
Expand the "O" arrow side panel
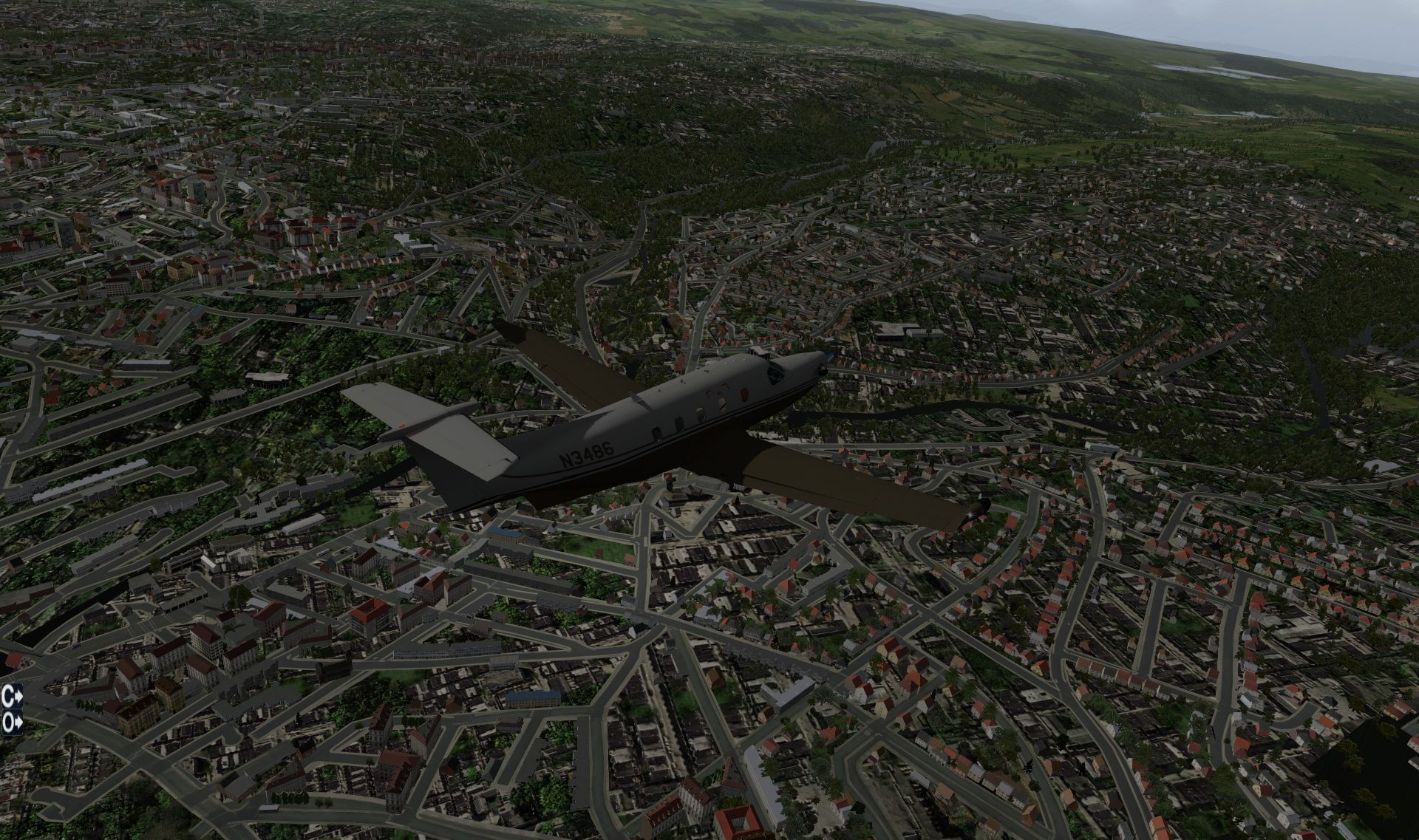pyautogui.click(x=12, y=723)
